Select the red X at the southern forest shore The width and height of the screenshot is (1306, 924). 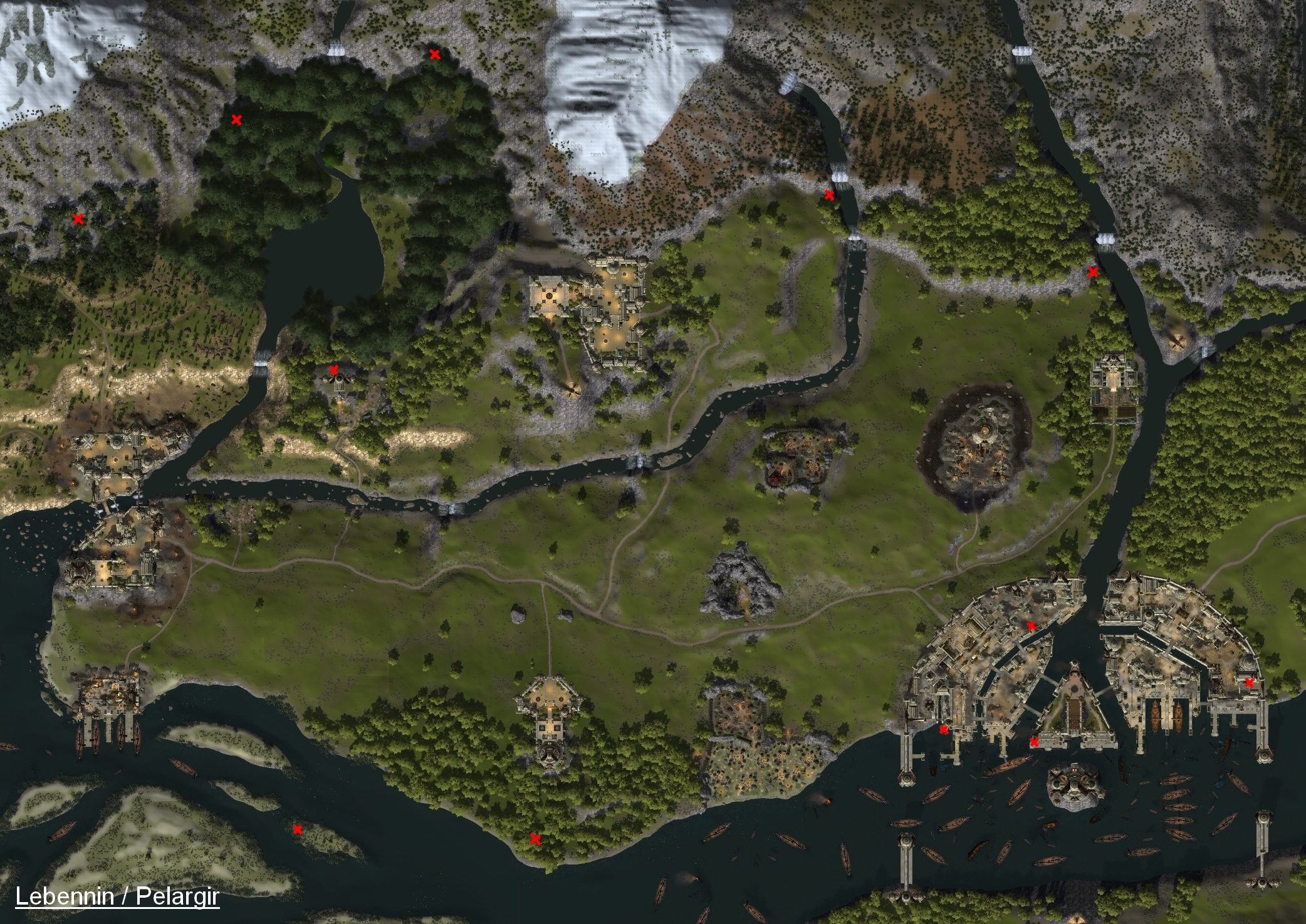(x=535, y=839)
